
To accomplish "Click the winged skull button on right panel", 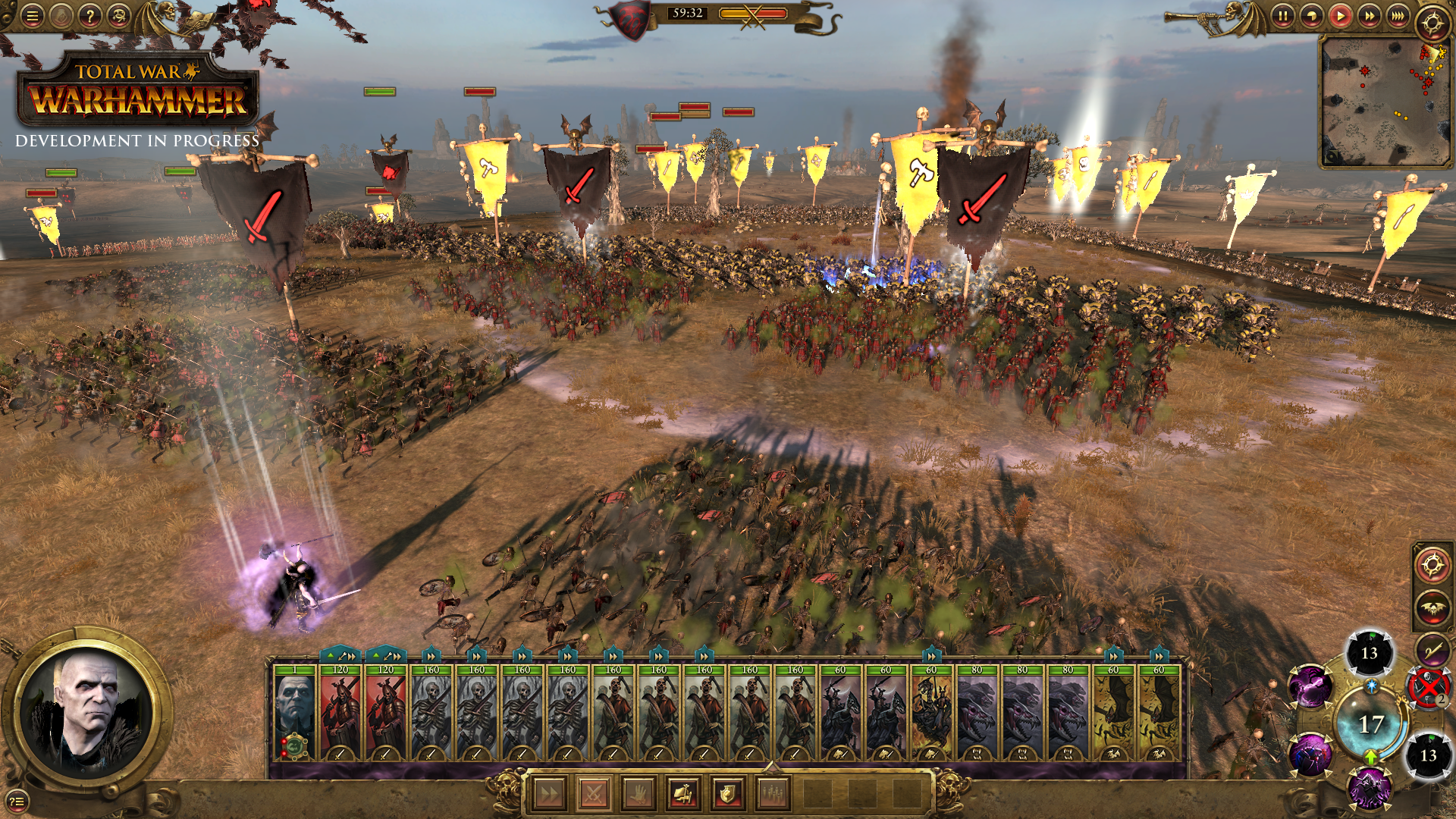I will click(1431, 607).
